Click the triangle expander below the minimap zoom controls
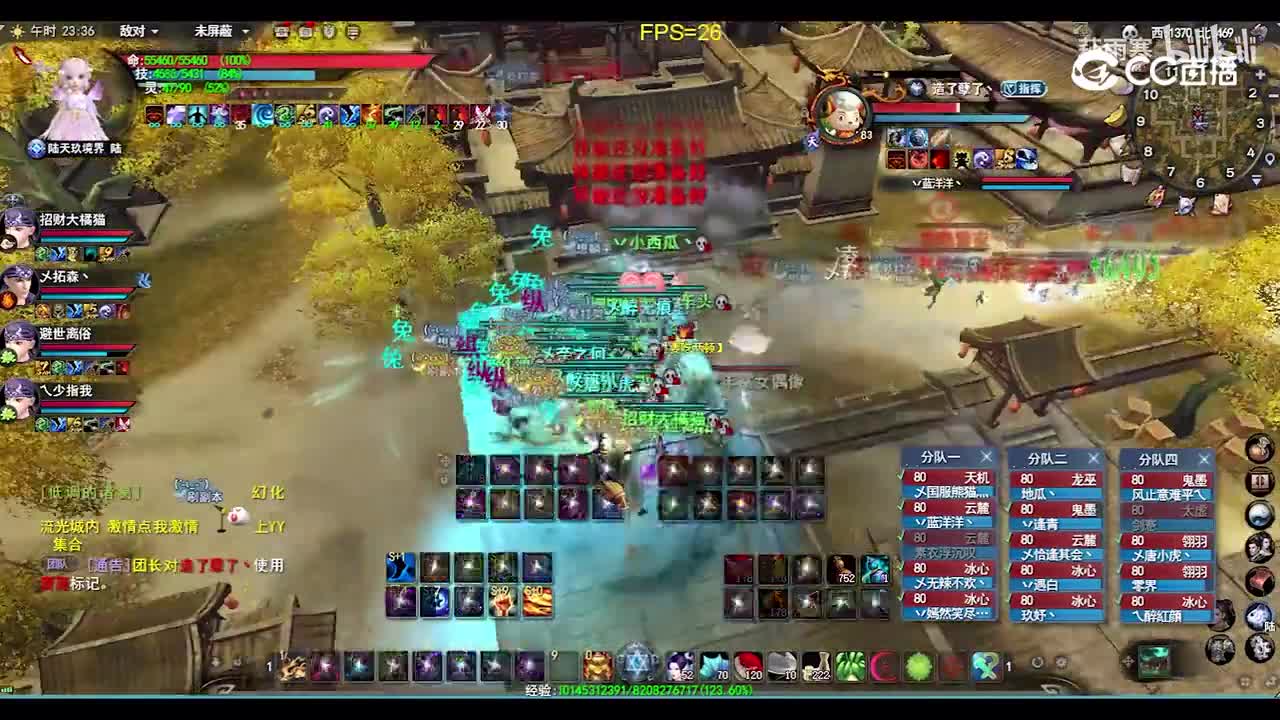Viewport: 1280px width, 720px height. [1256, 180]
